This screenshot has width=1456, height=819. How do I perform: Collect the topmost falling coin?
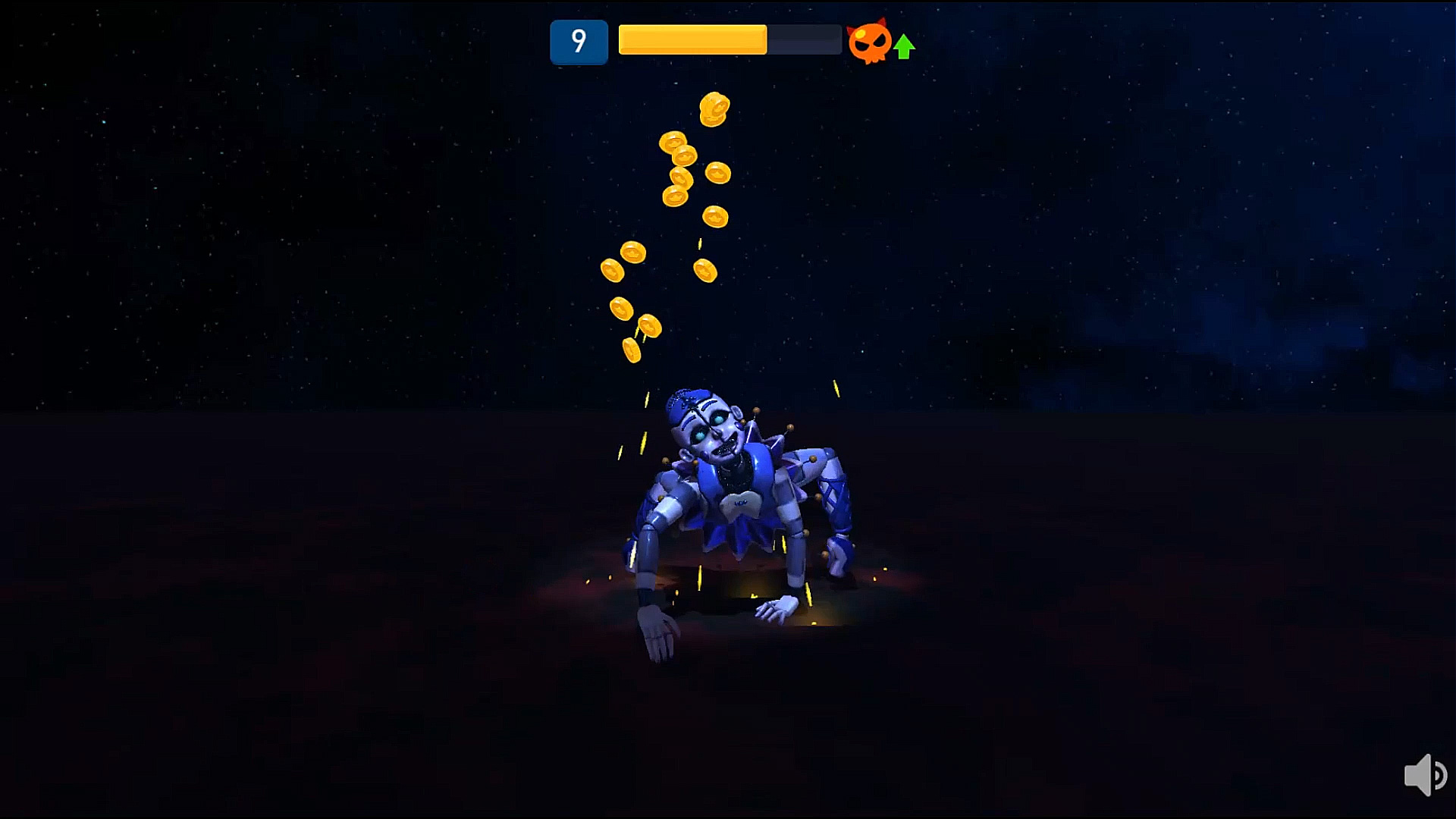(x=713, y=108)
